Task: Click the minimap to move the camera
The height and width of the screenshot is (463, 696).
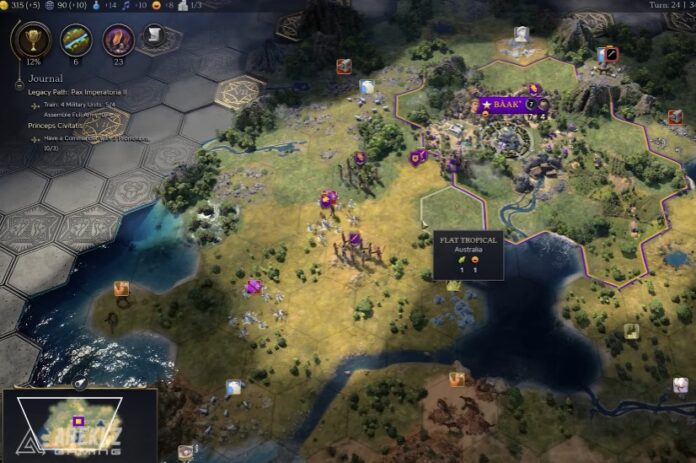Action: click(x=78, y=420)
